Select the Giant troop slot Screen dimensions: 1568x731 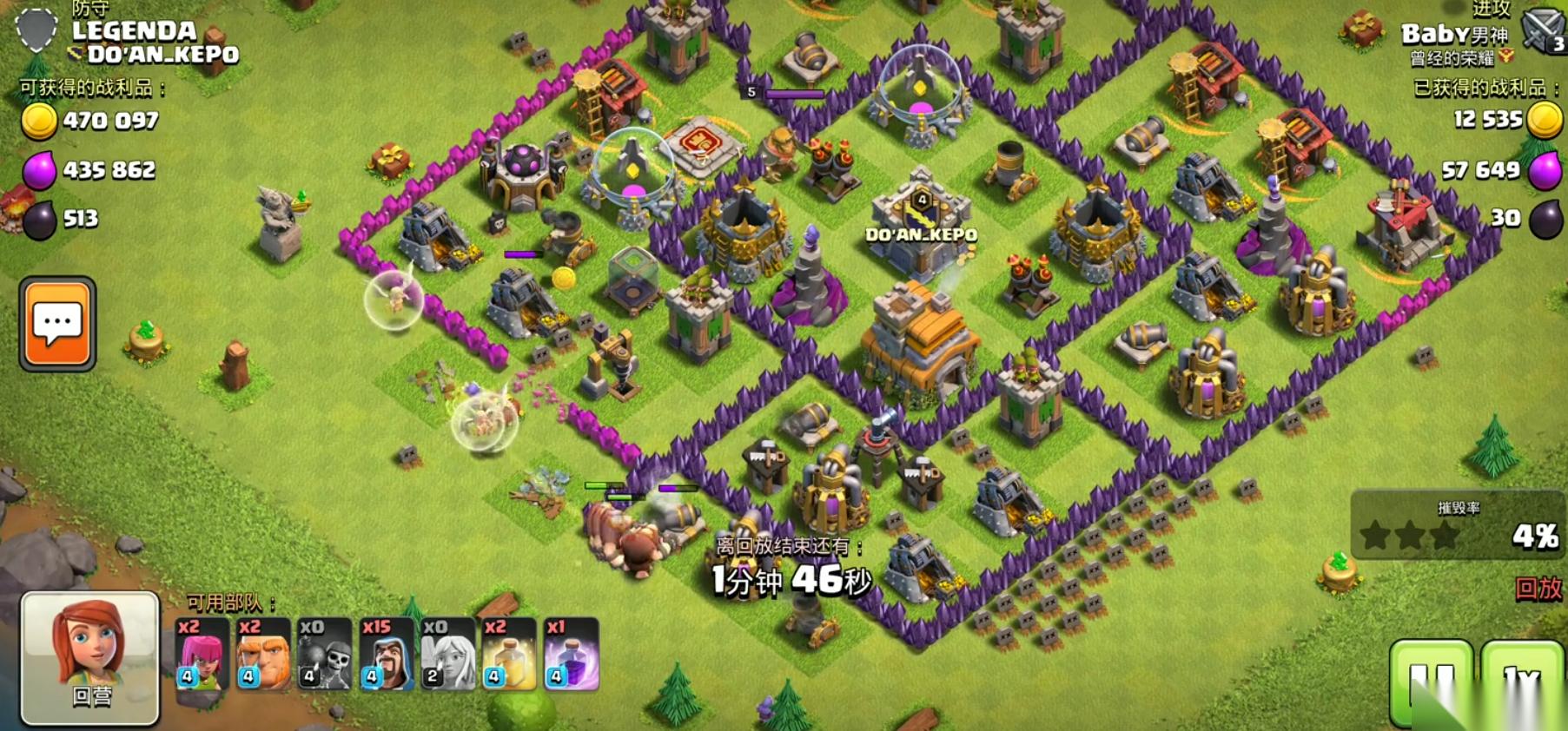(263, 655)
